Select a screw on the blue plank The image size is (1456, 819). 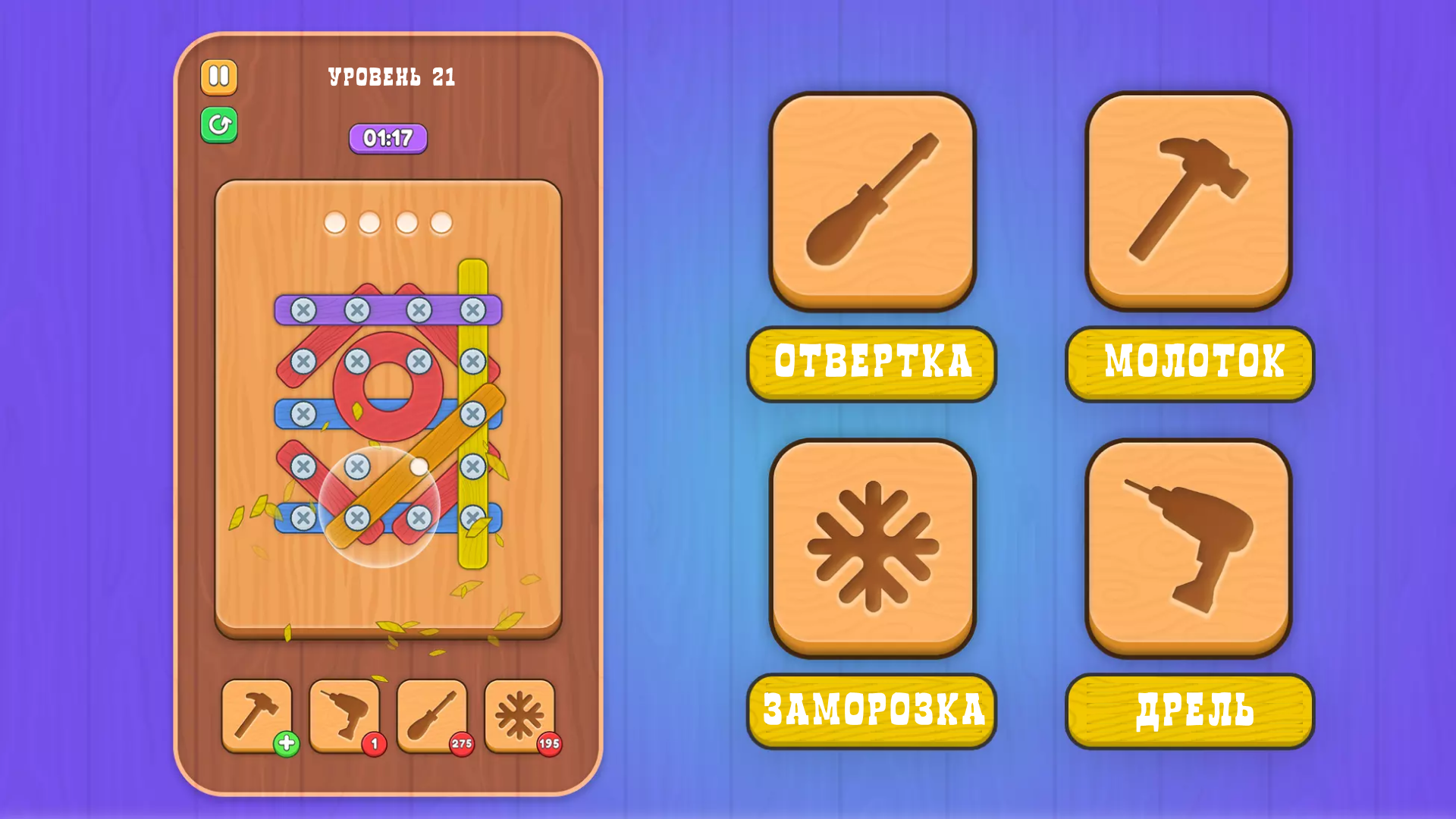click(303, 413)
